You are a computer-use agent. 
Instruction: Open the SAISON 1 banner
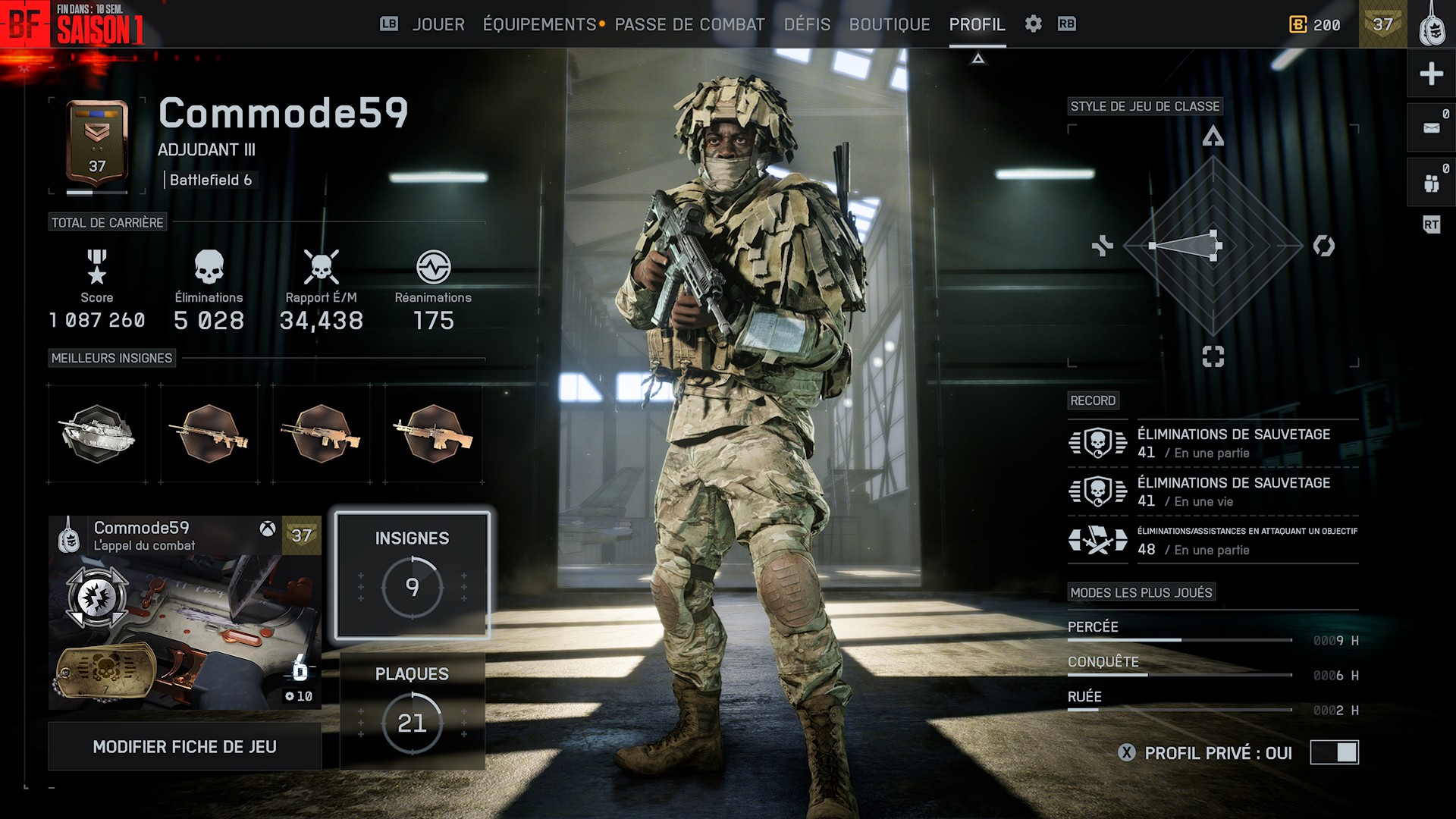(x=73, y=24)
